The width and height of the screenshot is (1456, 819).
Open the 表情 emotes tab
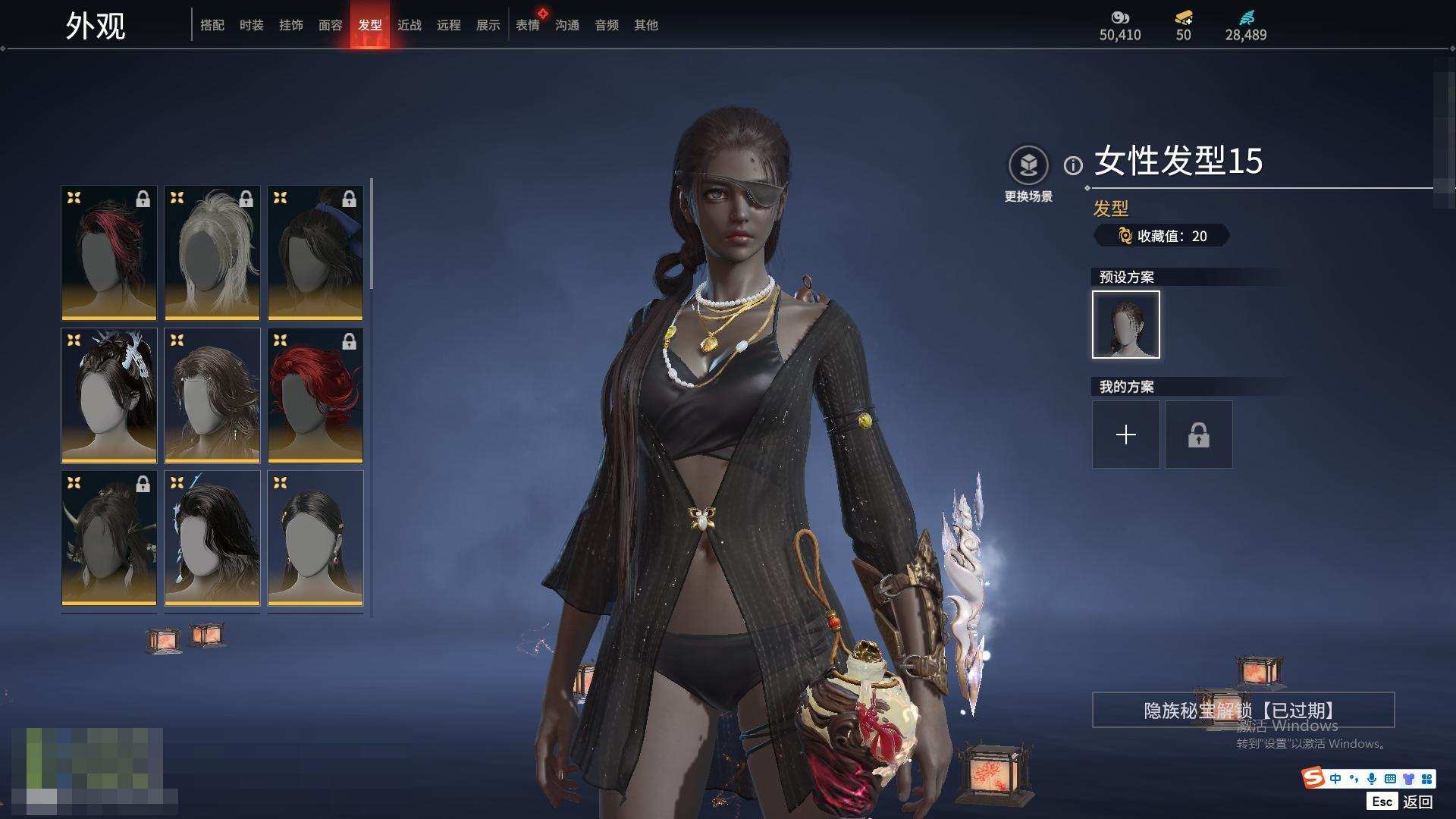click(528, 25)
